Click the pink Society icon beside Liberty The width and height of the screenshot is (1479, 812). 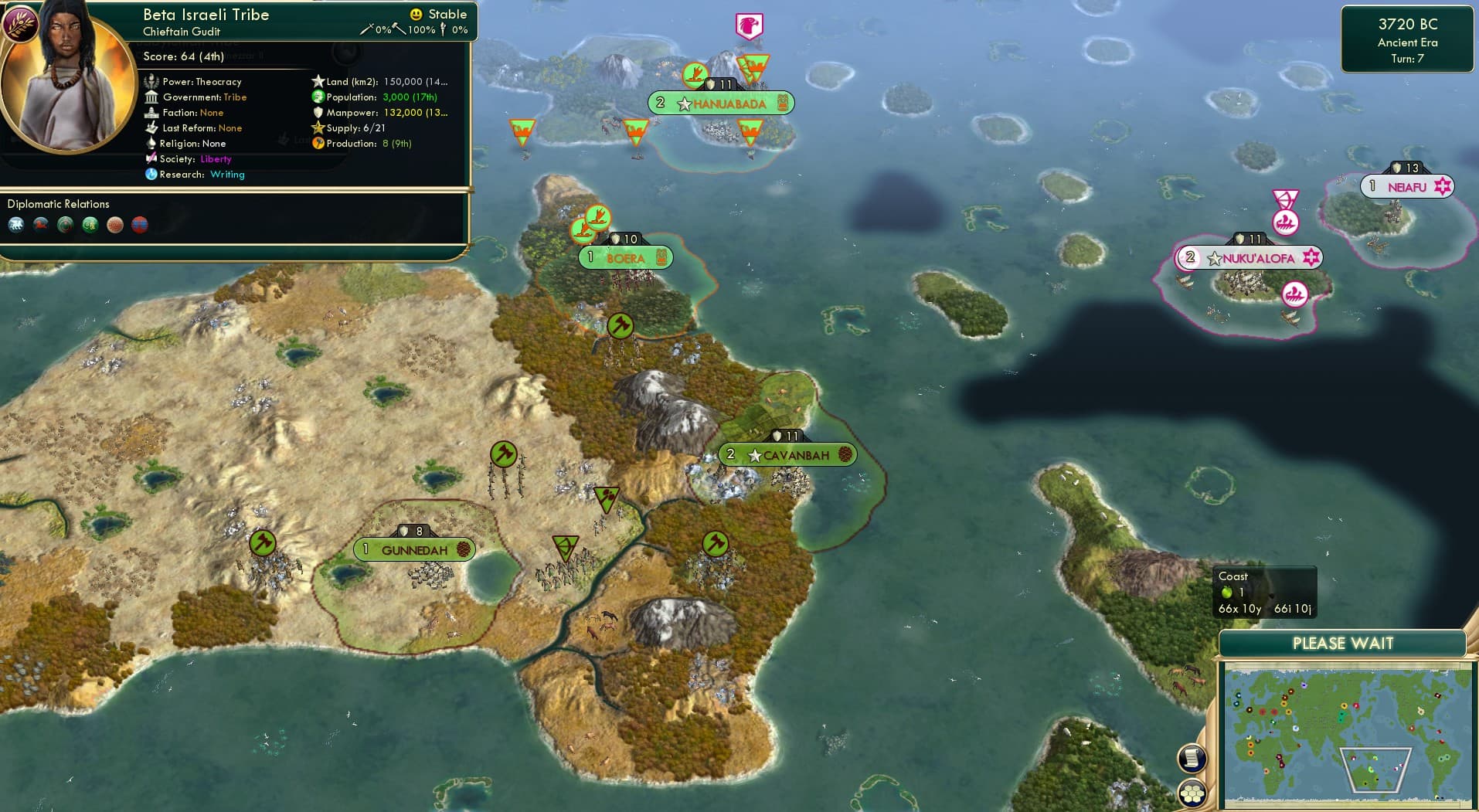pyautogui.click(x=151, y=158)
